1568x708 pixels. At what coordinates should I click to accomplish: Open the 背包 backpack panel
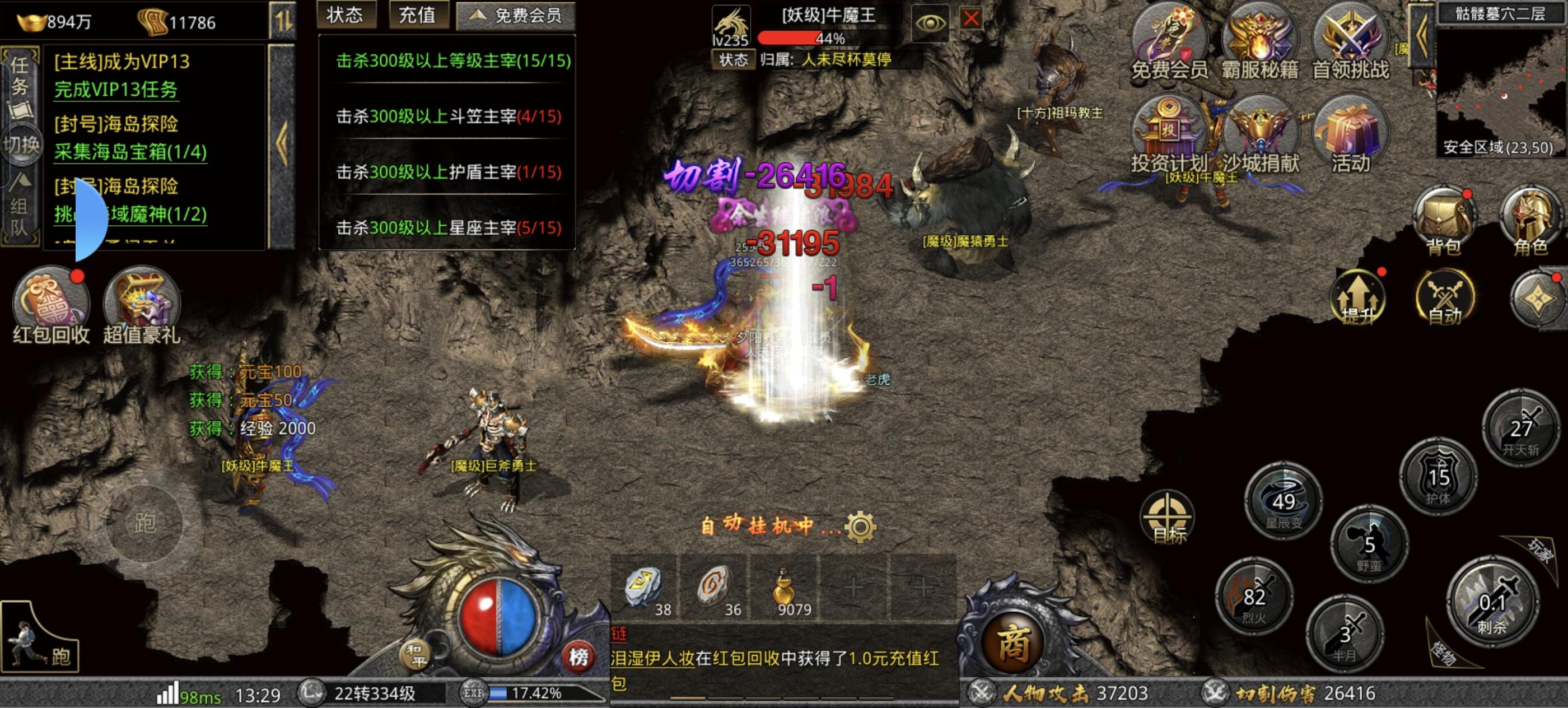point(1443,219)
